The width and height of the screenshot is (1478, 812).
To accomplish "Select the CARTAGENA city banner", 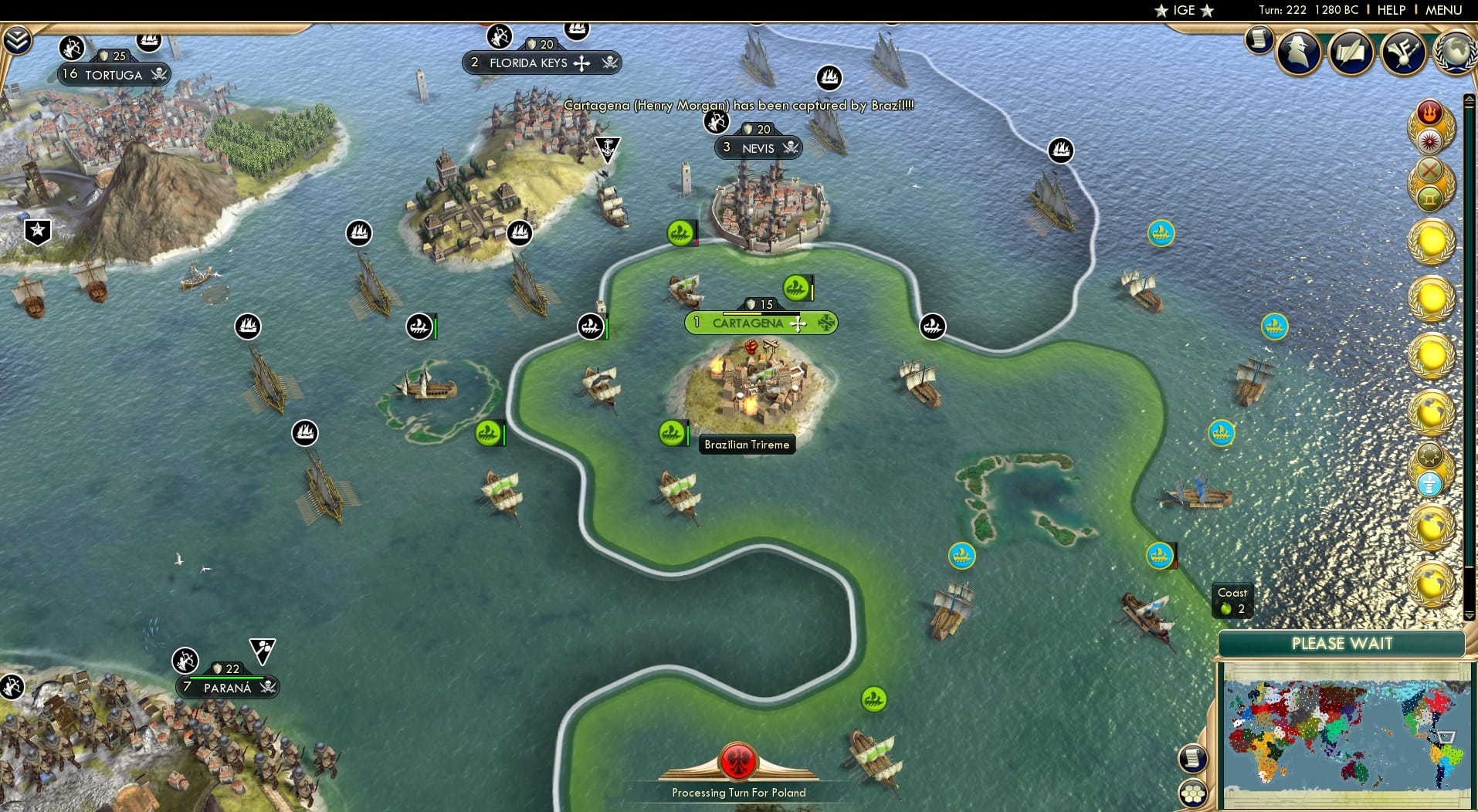I will pyautogui.click(x=749, y=323).
